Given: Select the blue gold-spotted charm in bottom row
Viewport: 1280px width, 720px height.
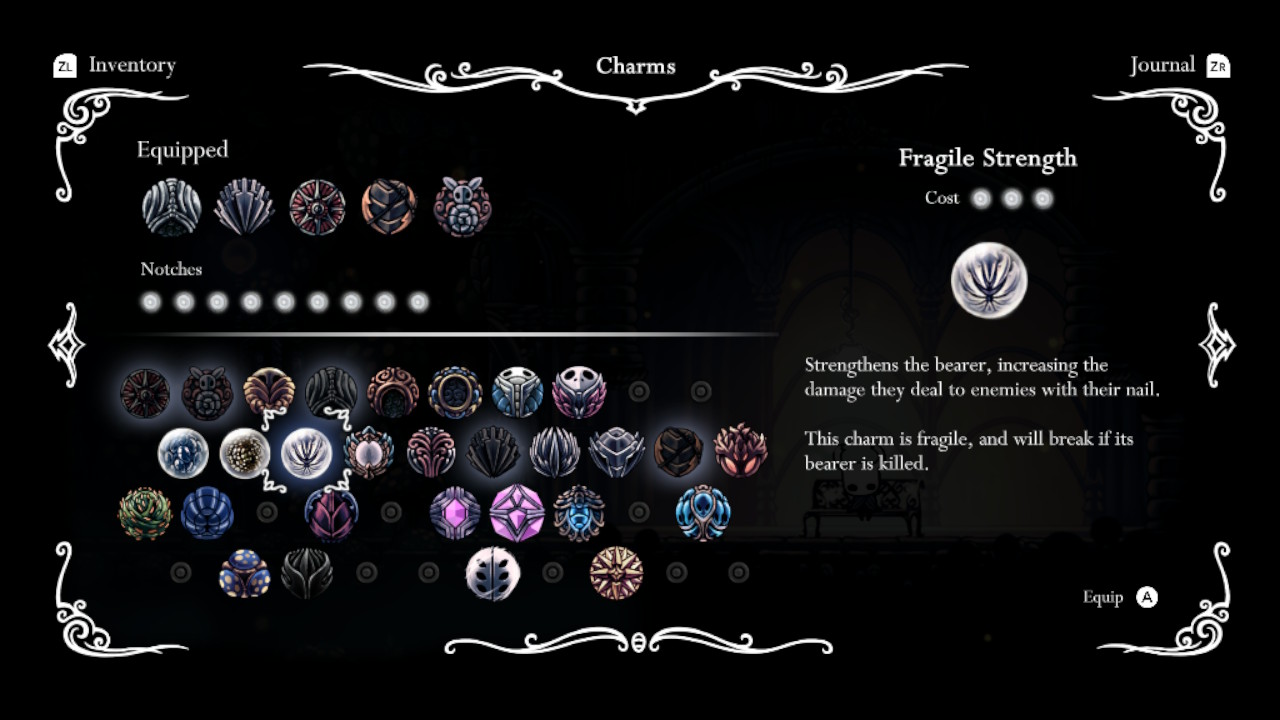Looking at the screenshot, I should coord(246,572).
